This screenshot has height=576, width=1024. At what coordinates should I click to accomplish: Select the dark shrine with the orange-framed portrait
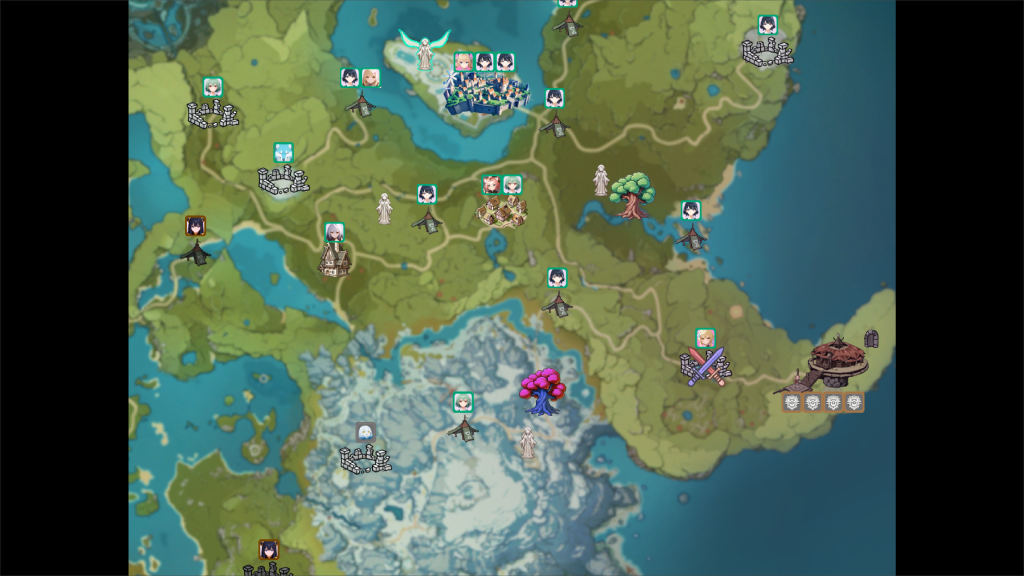(196, 252)
